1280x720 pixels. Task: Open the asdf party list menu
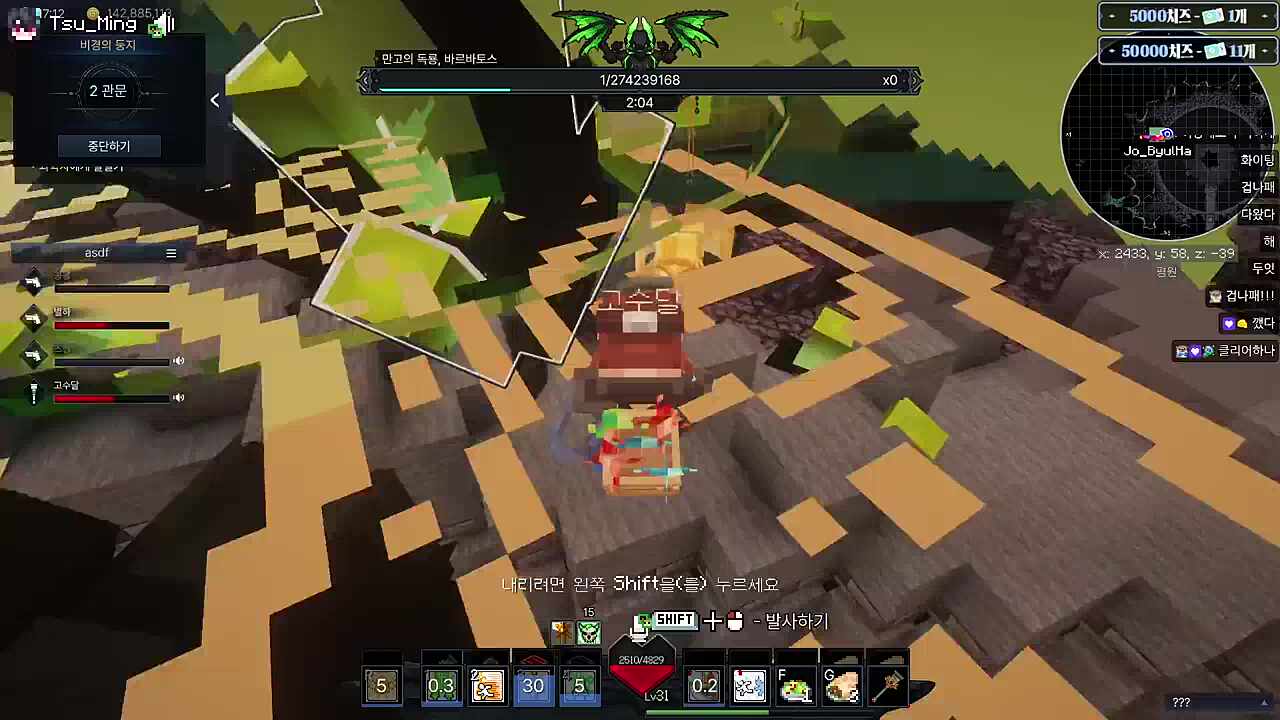[171, 253]
